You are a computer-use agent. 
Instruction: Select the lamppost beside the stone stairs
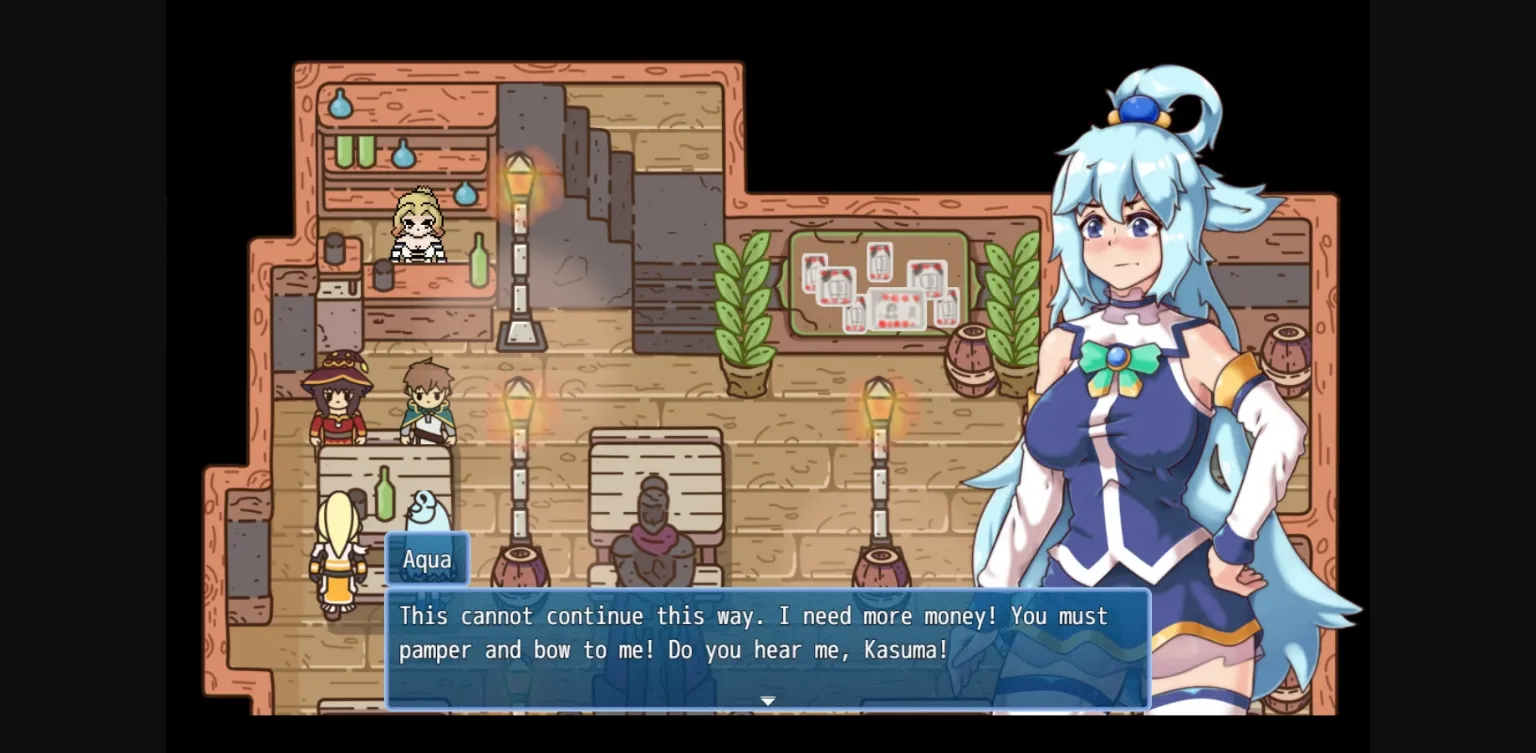click(519, 230)
